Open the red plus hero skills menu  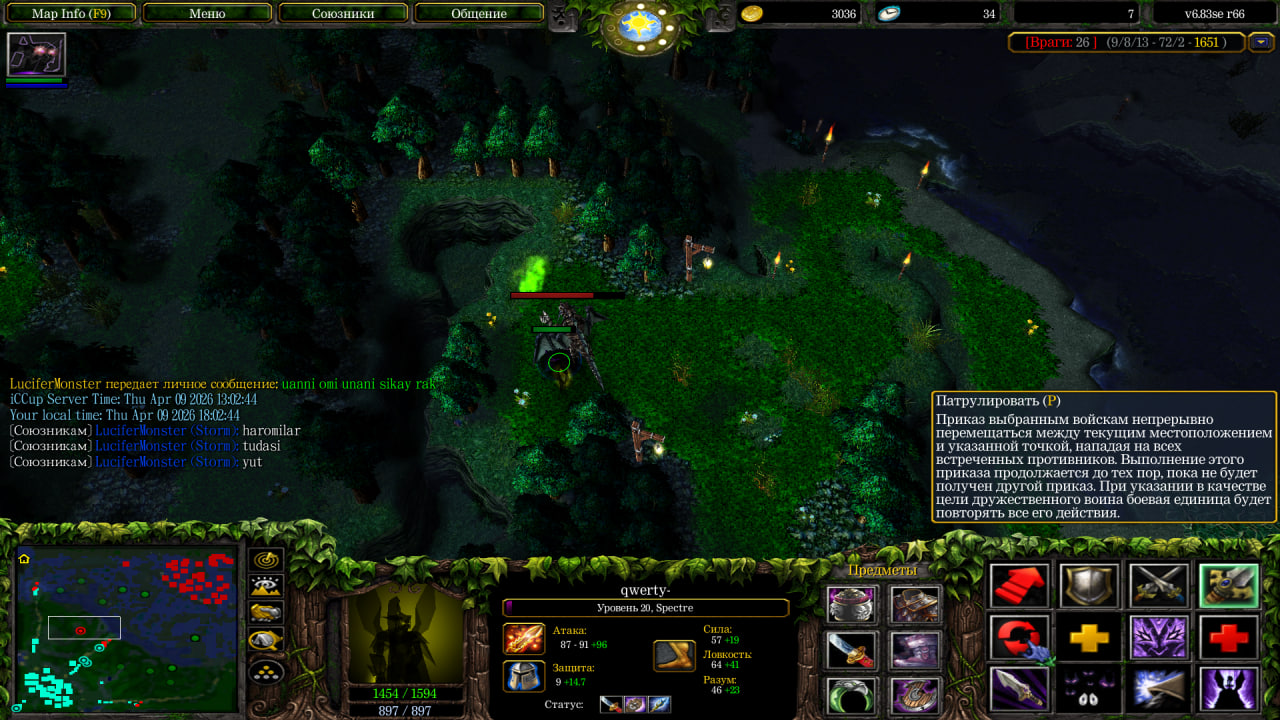point(1229,638)
